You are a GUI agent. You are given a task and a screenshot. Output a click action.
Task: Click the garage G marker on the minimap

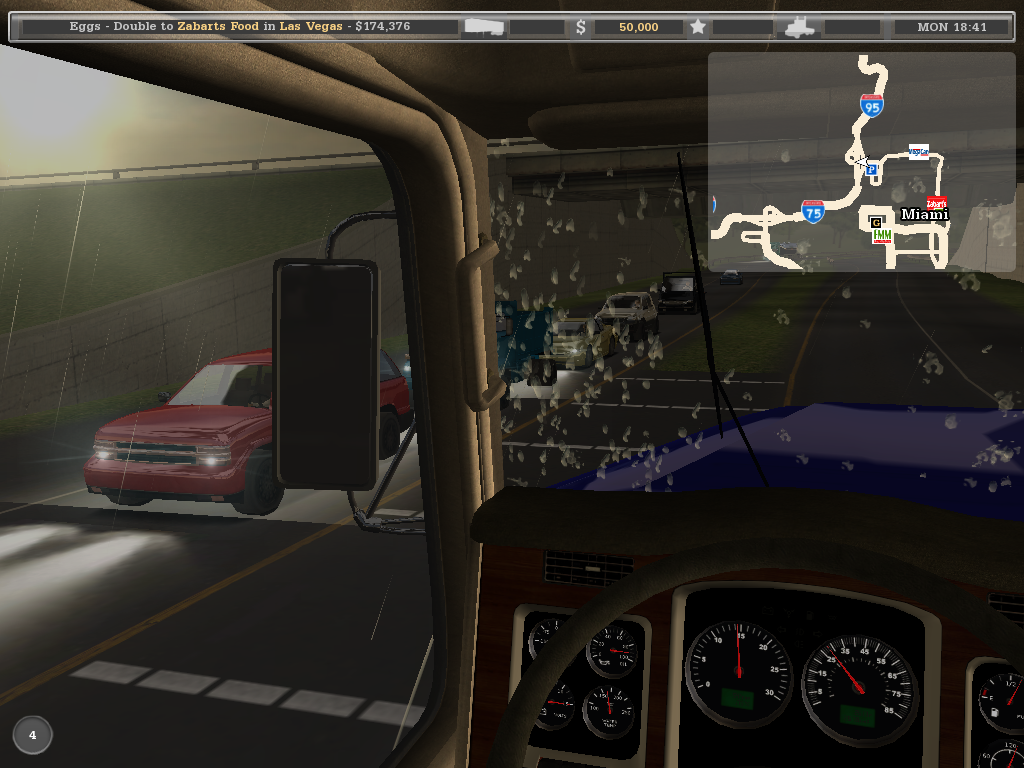(876, 222)
